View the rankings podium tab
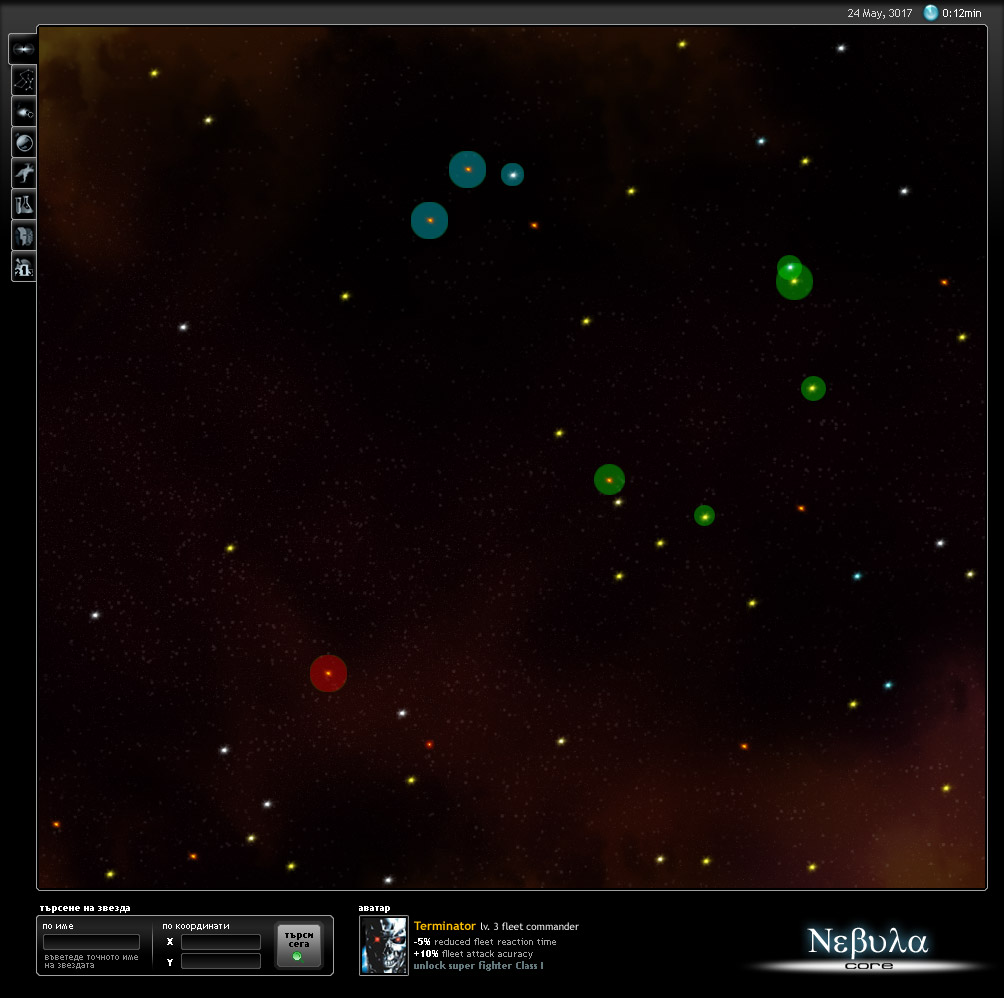The width and height of the screenshot is (1004, 998). [x=23, y=266]
